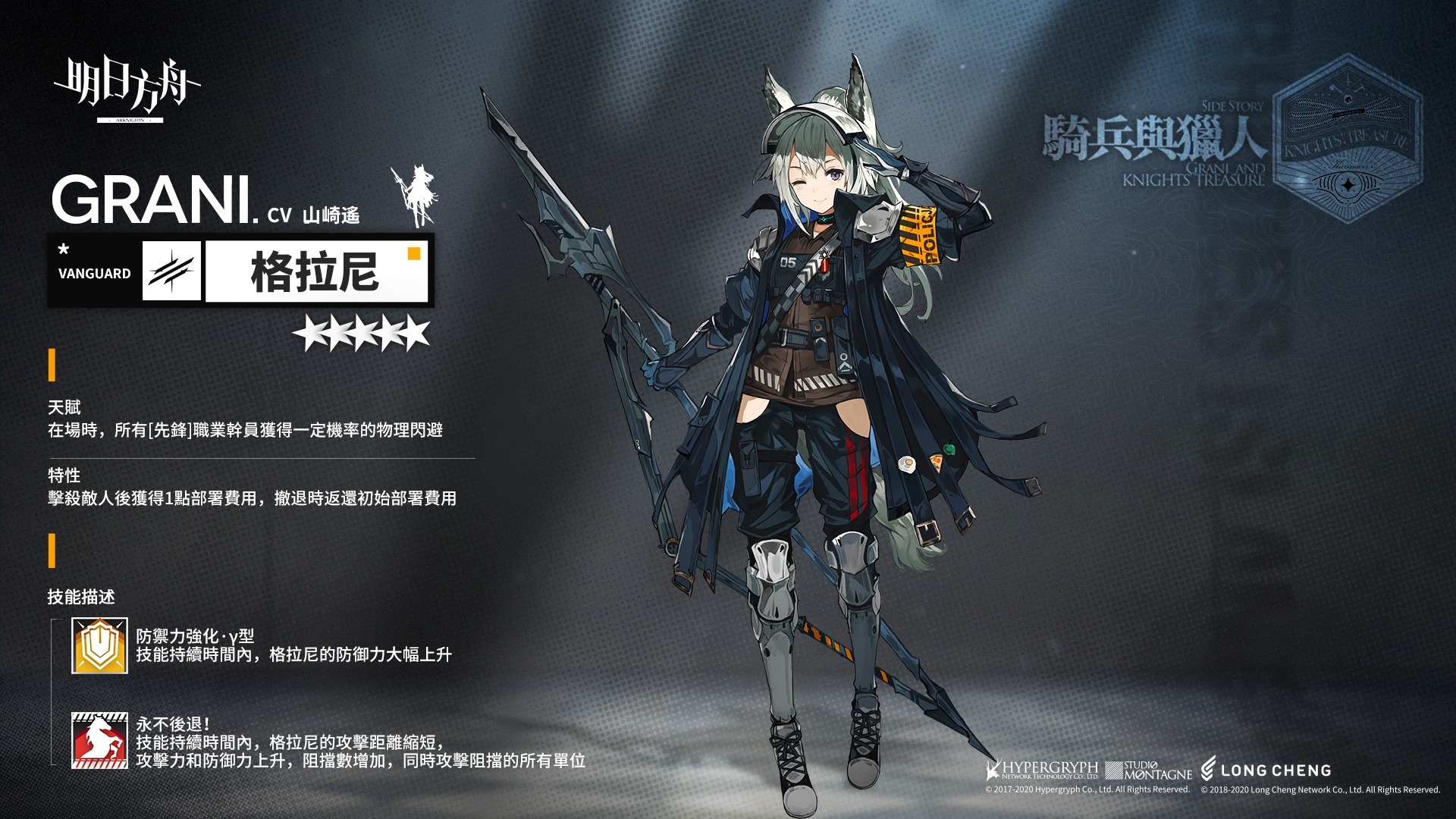The width and height of the screenshot is (1456, 819).
Task: Click the Vanguard class claw-mark icon
Action: point(171,271)
